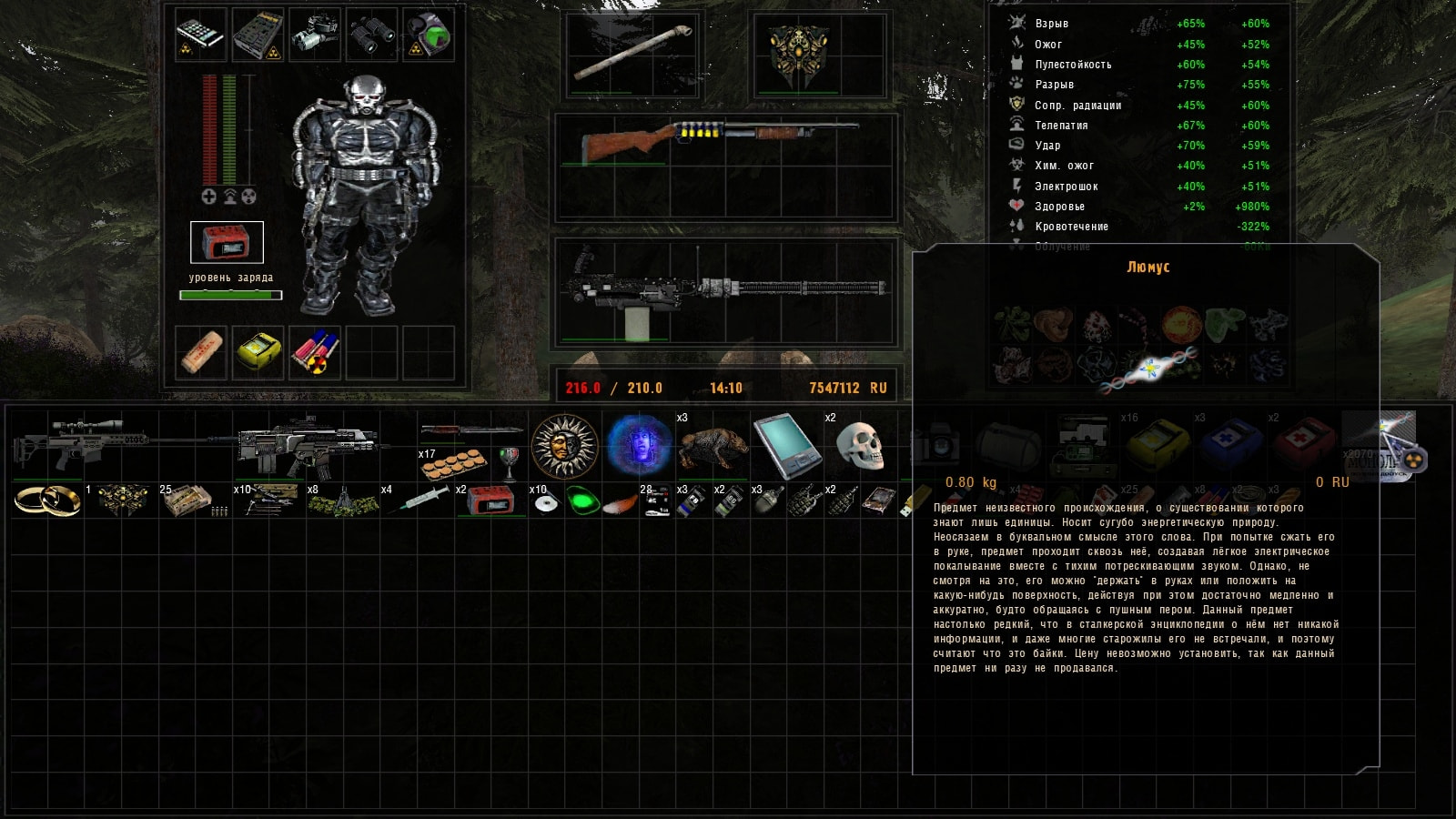Click the sun-and-moon medallion artifact
1456x819 pixels.
pos(564,446)
